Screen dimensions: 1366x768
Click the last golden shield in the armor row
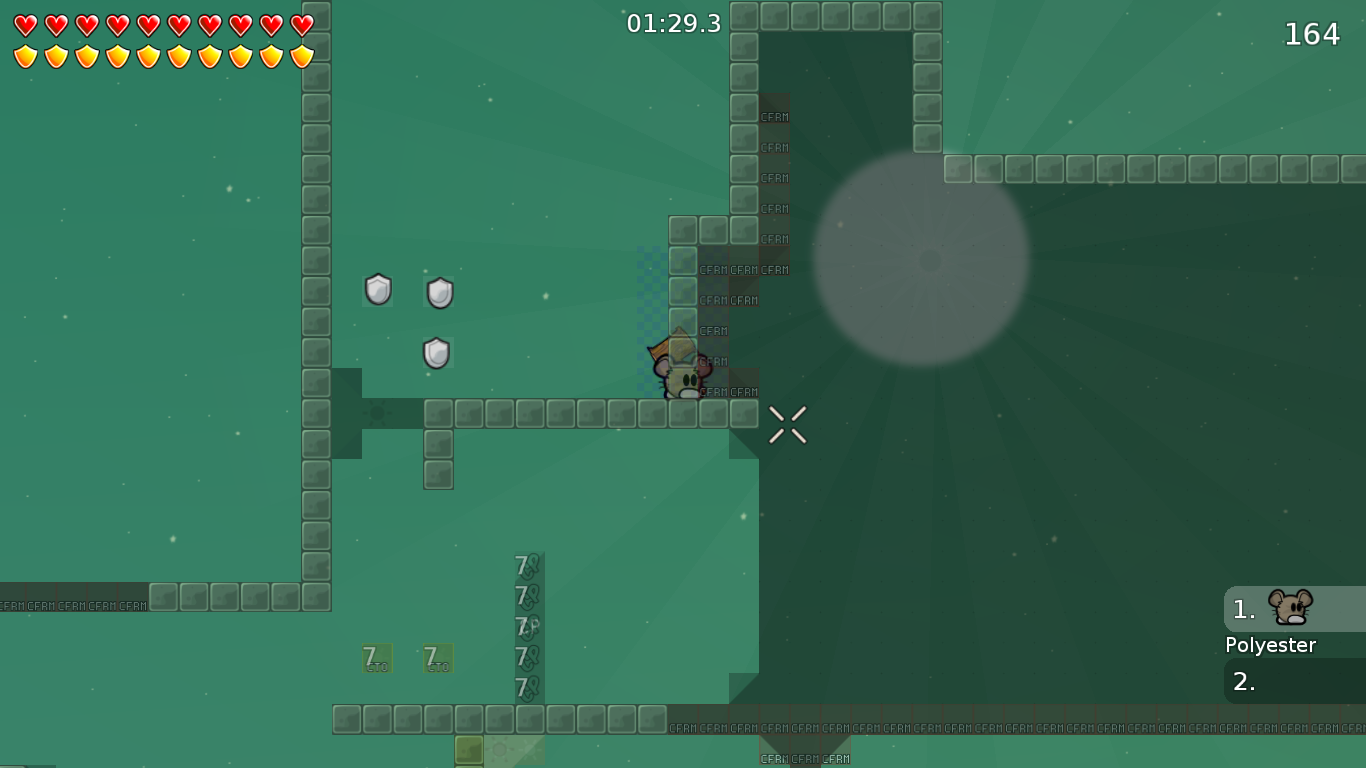[299, 55]
